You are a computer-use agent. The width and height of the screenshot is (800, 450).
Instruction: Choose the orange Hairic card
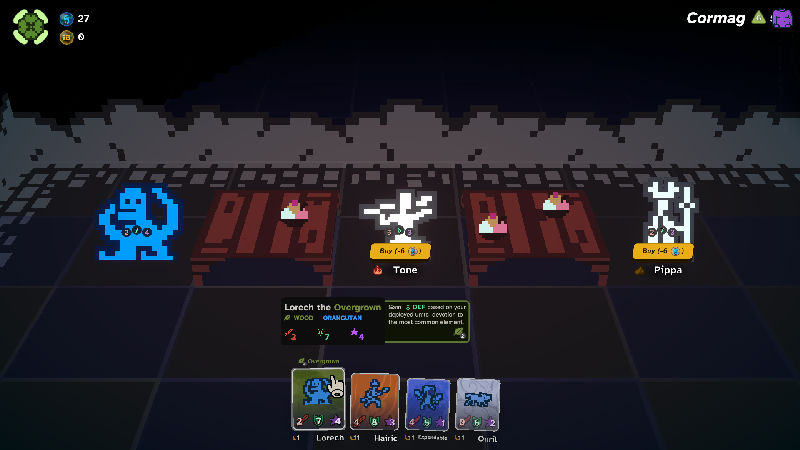(x=375, y=403)
